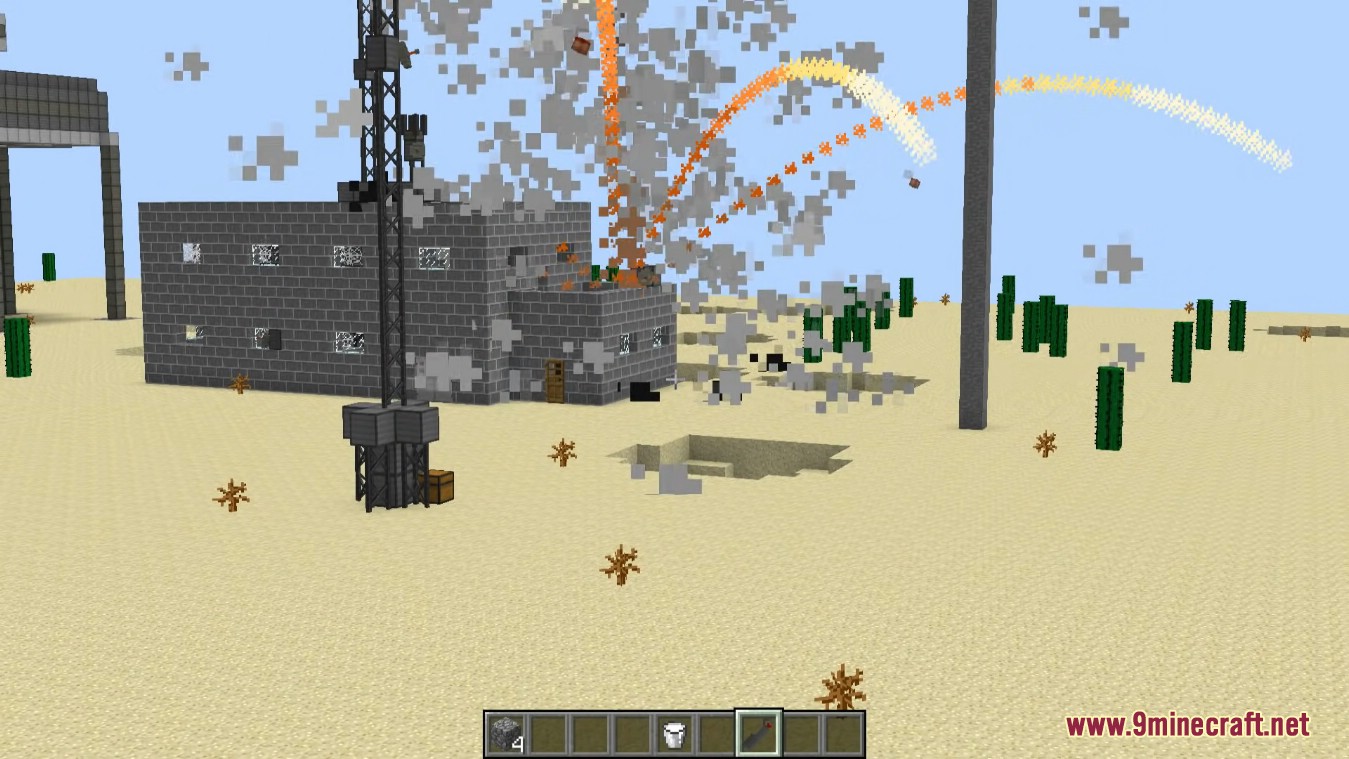Click the hotbar slot right of the bucket
The image size is (1349, 759).
point(715,732)
